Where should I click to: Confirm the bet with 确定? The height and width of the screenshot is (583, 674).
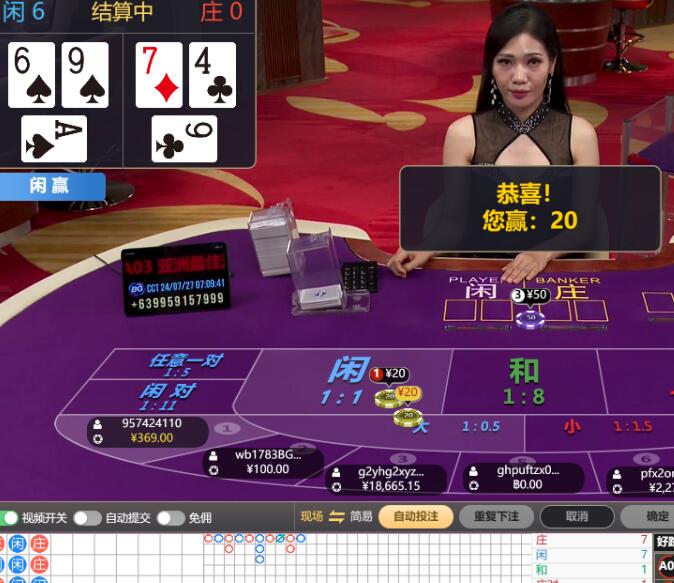click(655, 517)
